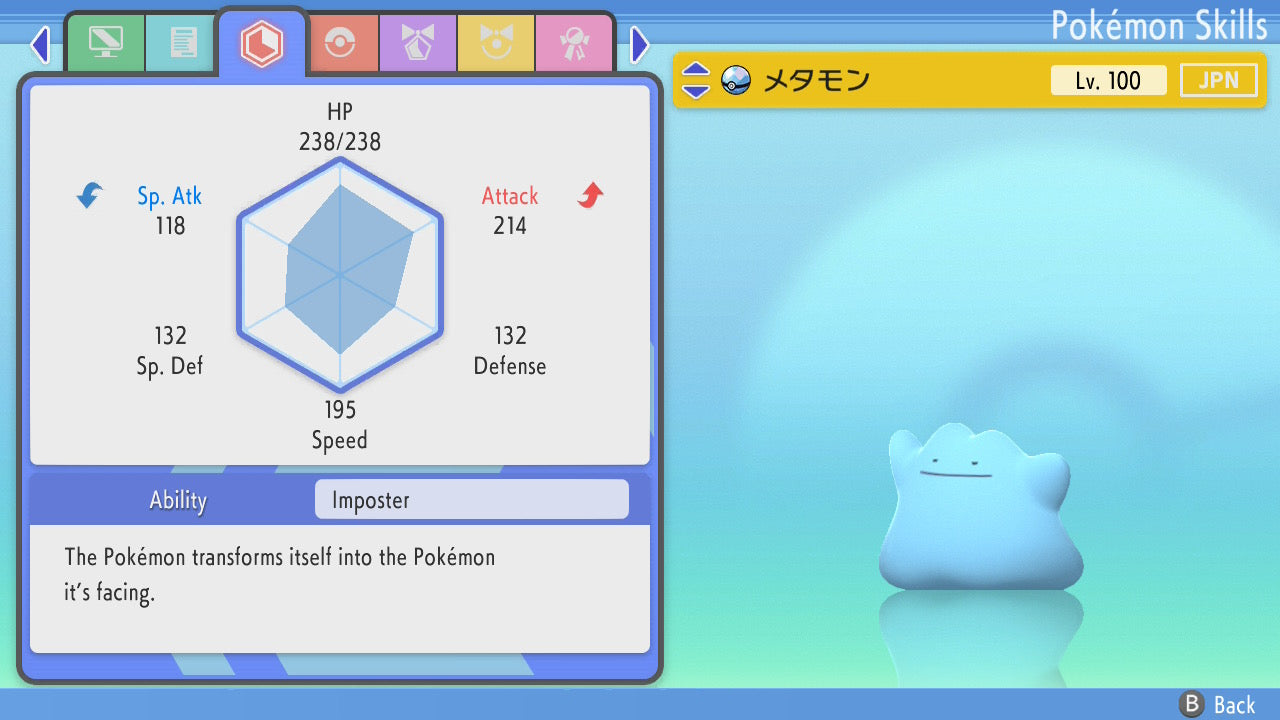
Task: Show the pink ribbon tab
Action: point(574,43)
